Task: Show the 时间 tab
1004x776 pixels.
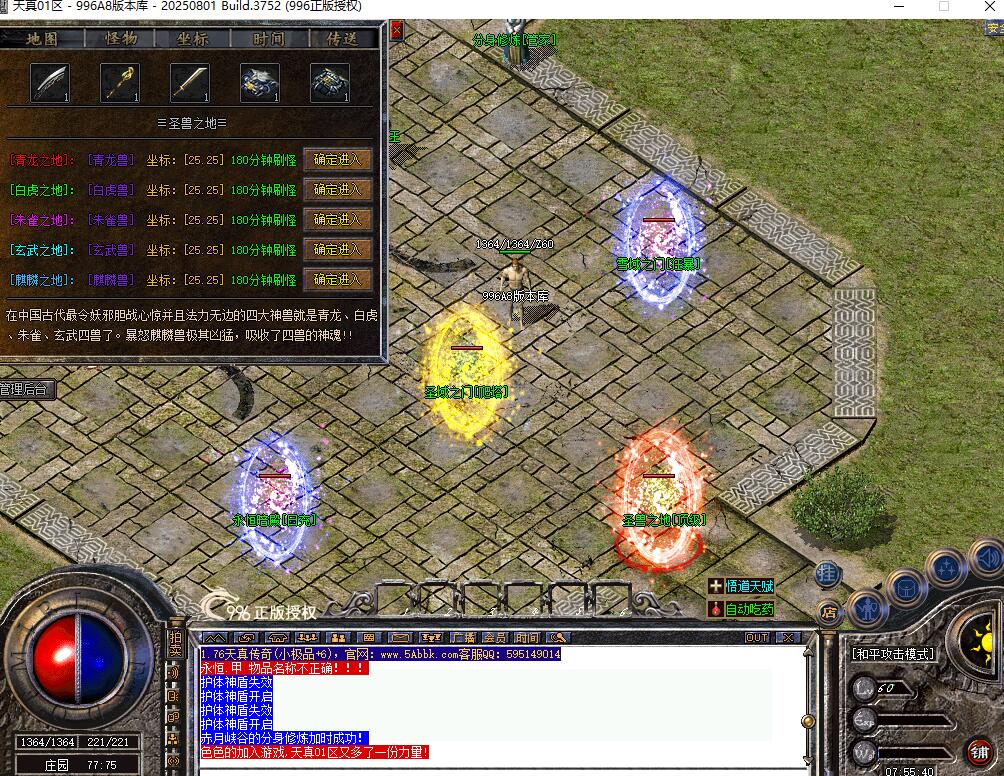Action: point(268,39)
